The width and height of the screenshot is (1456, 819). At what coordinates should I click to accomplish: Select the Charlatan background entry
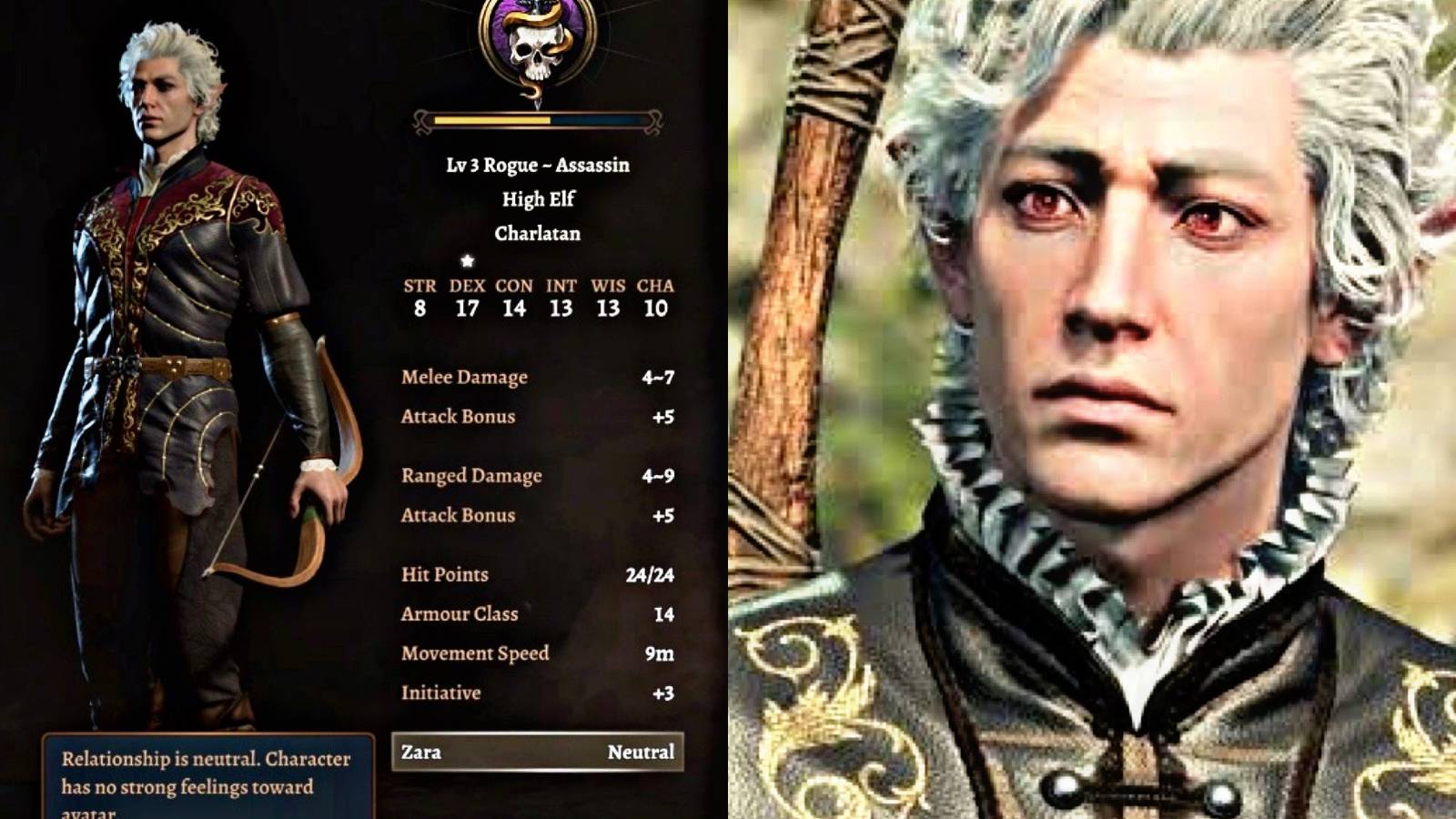coord(537,233)
